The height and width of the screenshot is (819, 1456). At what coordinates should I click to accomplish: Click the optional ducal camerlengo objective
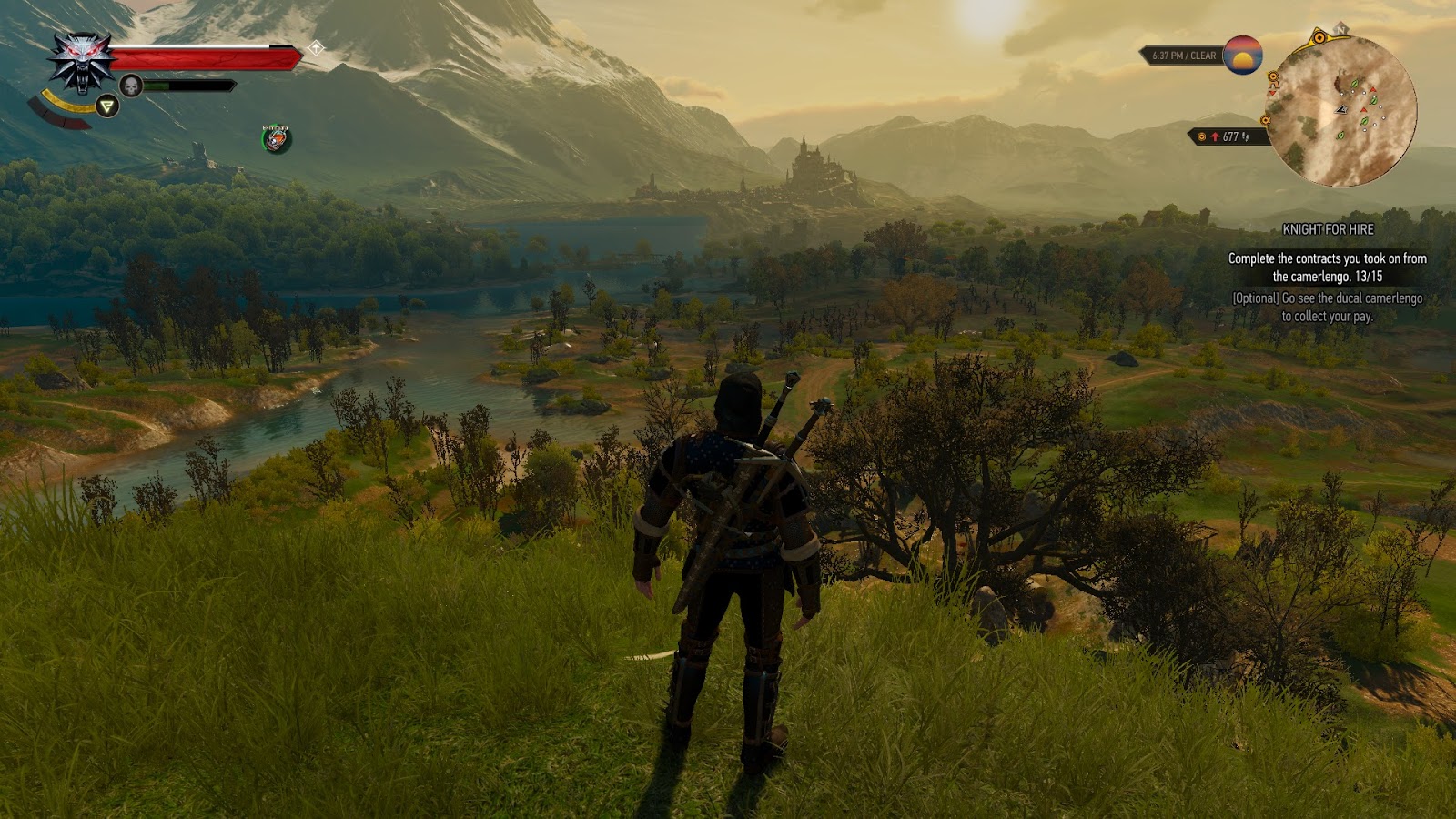click(x=1328, y=308)
